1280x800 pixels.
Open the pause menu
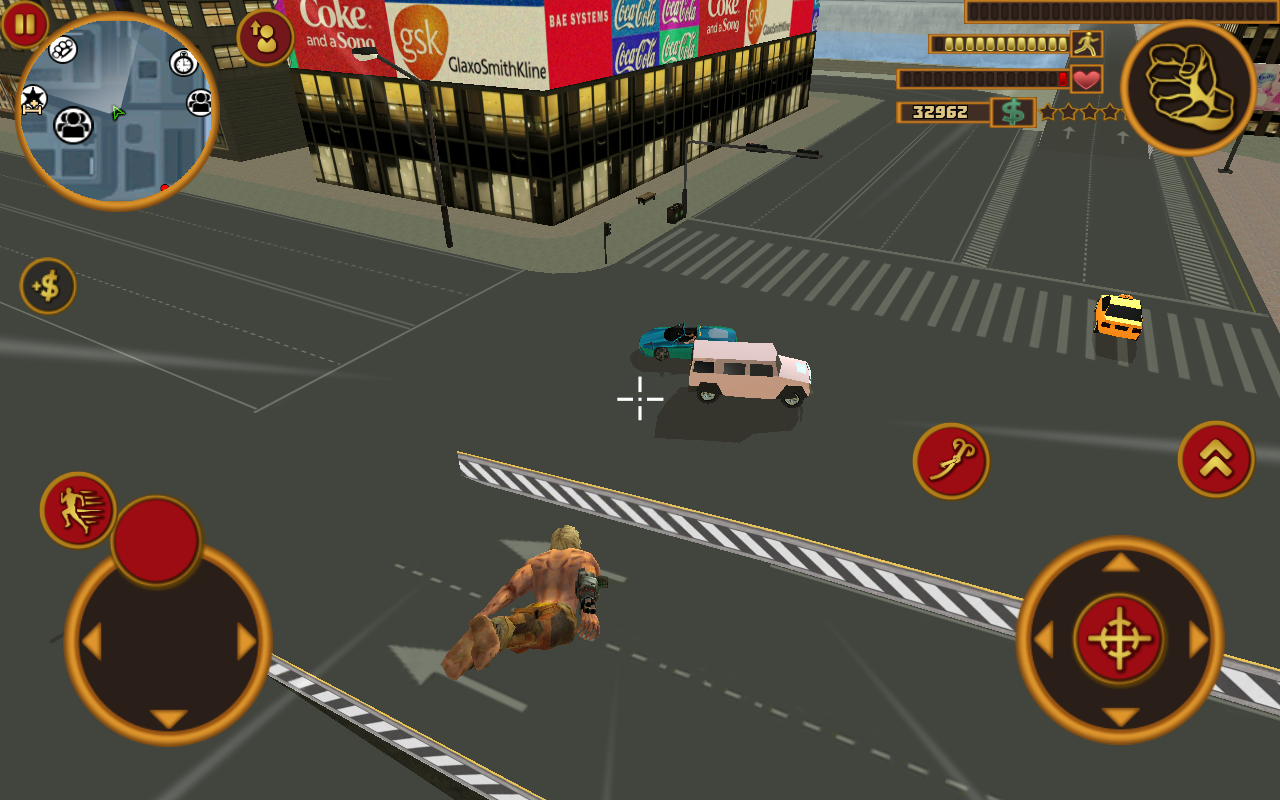[x=22, y=22]
